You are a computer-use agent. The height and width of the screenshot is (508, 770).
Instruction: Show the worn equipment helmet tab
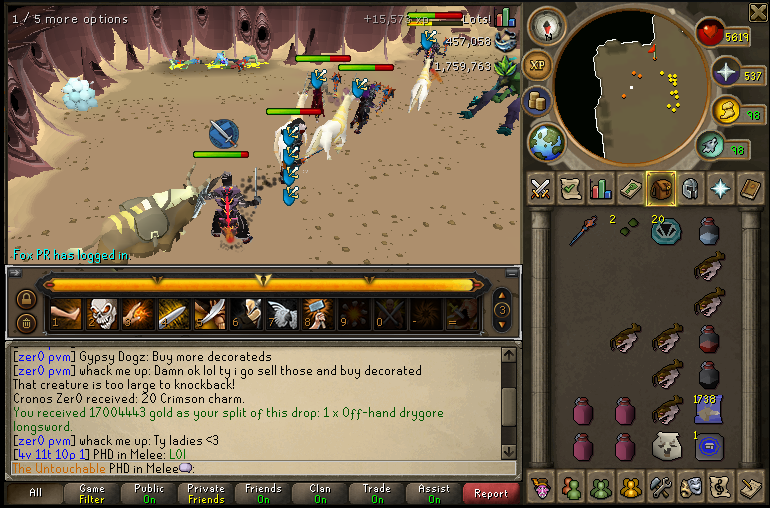pyautogui.click(x=690, y=188)
